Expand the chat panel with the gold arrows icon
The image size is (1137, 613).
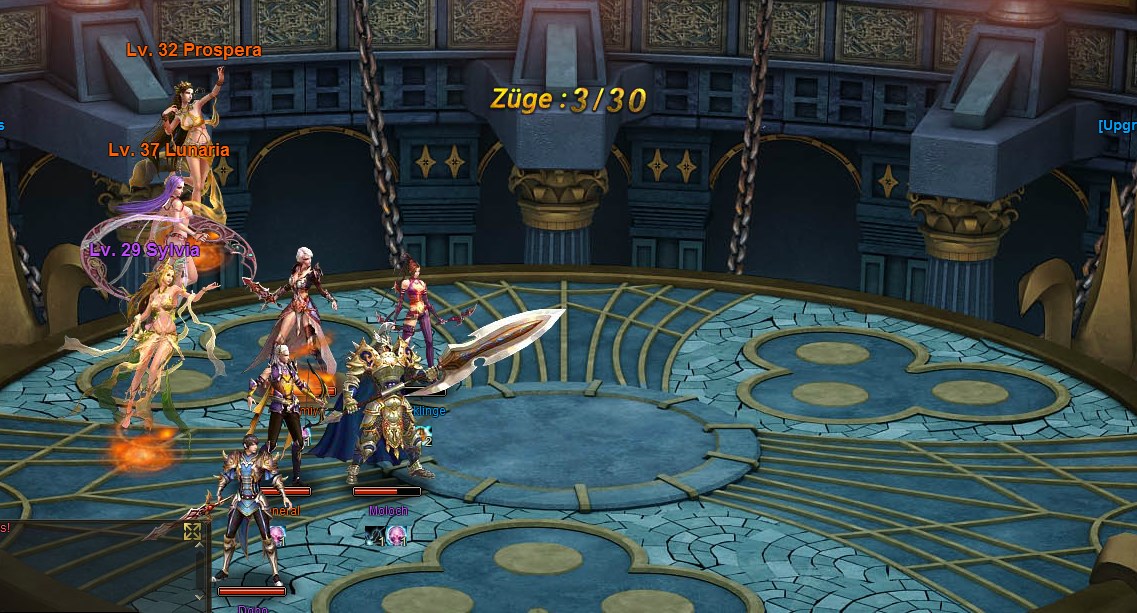tap(192, 531)
